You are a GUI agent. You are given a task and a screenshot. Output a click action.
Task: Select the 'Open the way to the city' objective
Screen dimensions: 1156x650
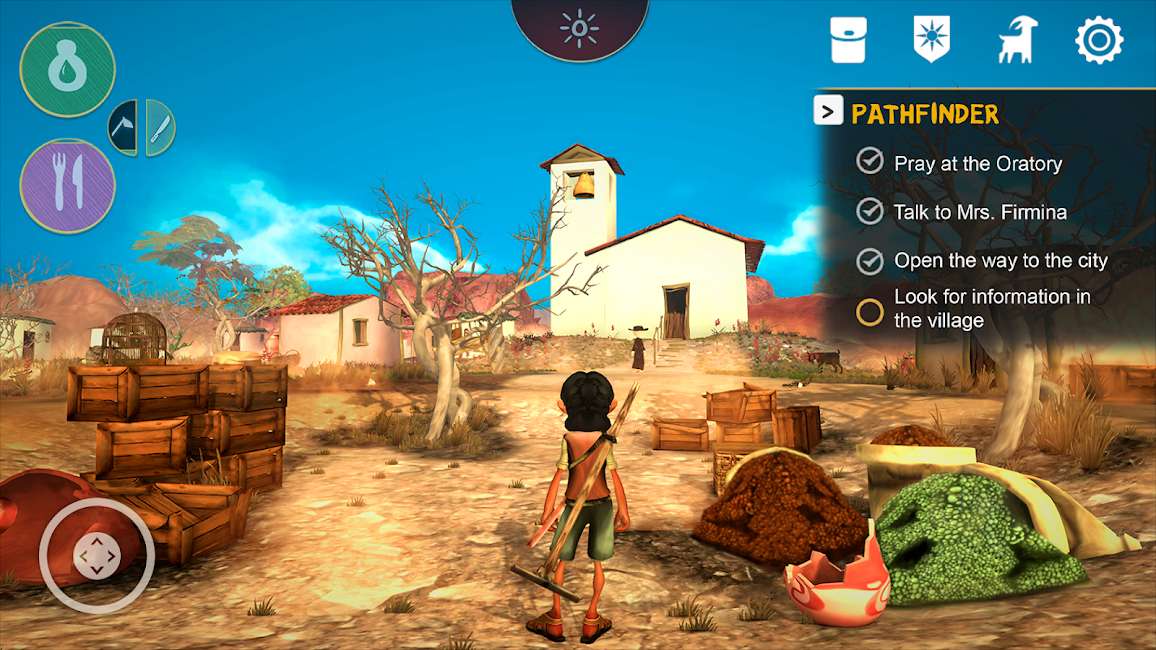tap(1000, 261)
